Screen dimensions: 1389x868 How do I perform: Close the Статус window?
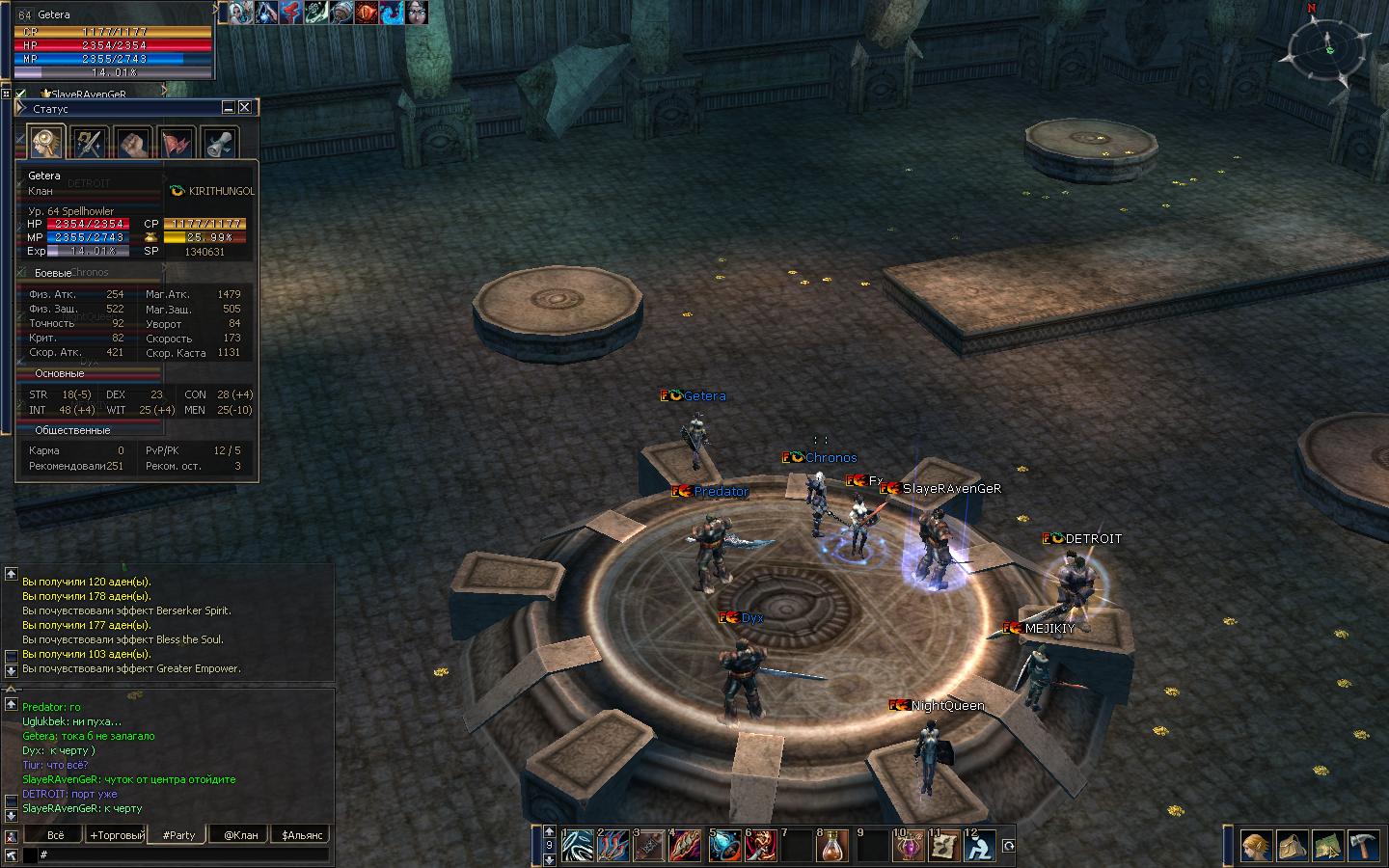pyautogui.click(x=245, y=108)
